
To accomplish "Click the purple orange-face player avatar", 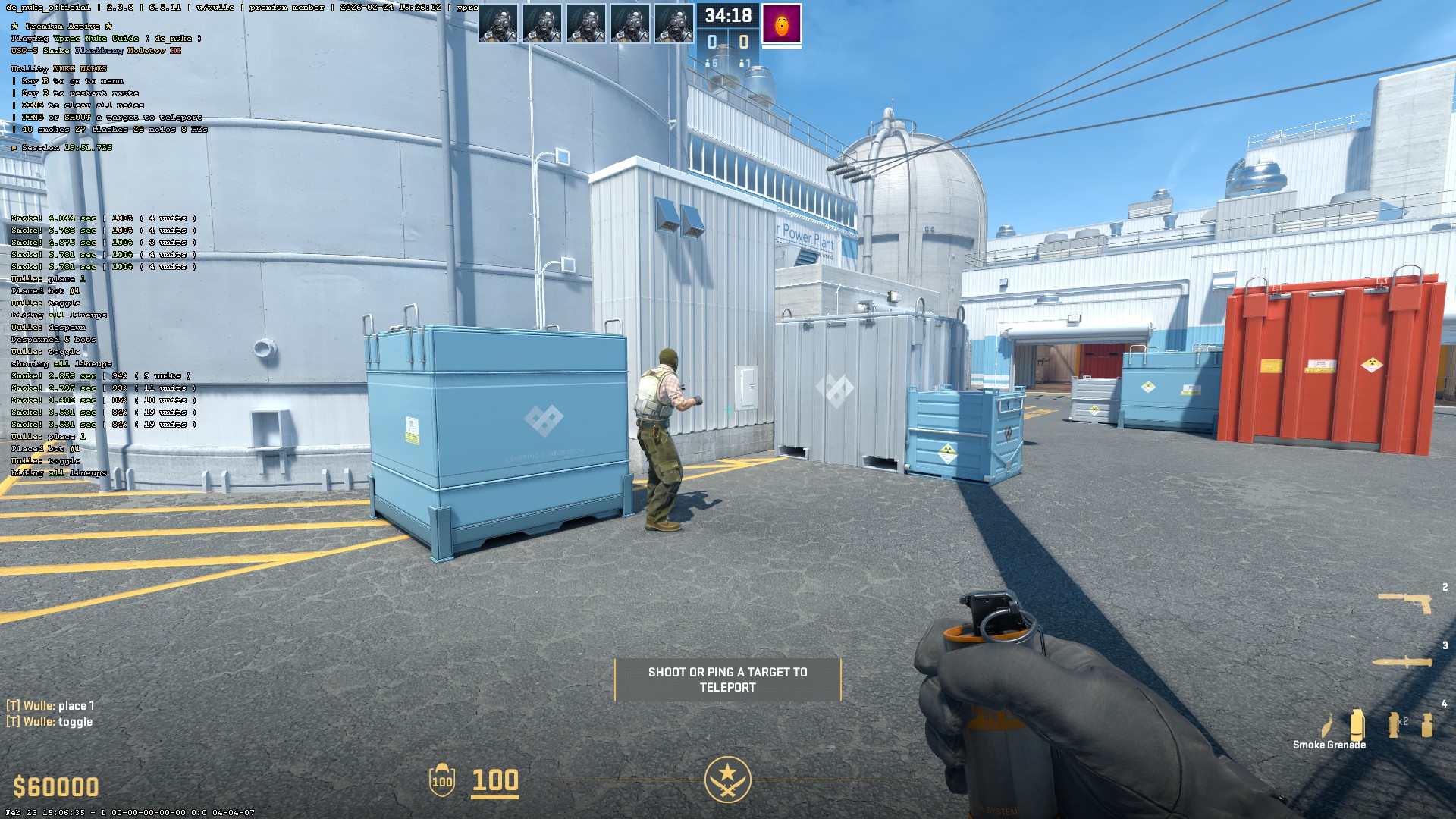I will (781, 25).
